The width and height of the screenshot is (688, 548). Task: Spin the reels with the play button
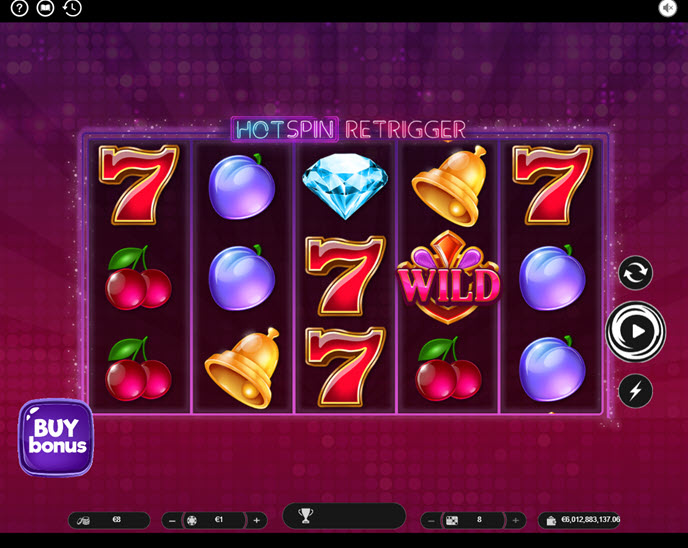click(x=636, y=330)
